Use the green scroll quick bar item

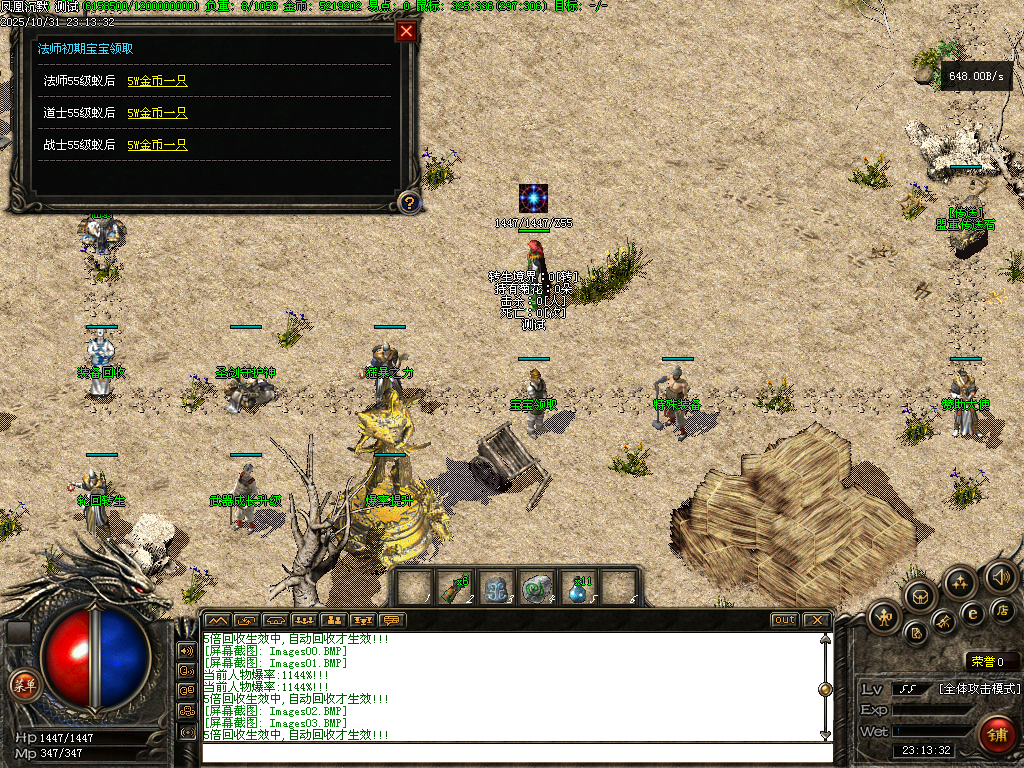[457, 588]
